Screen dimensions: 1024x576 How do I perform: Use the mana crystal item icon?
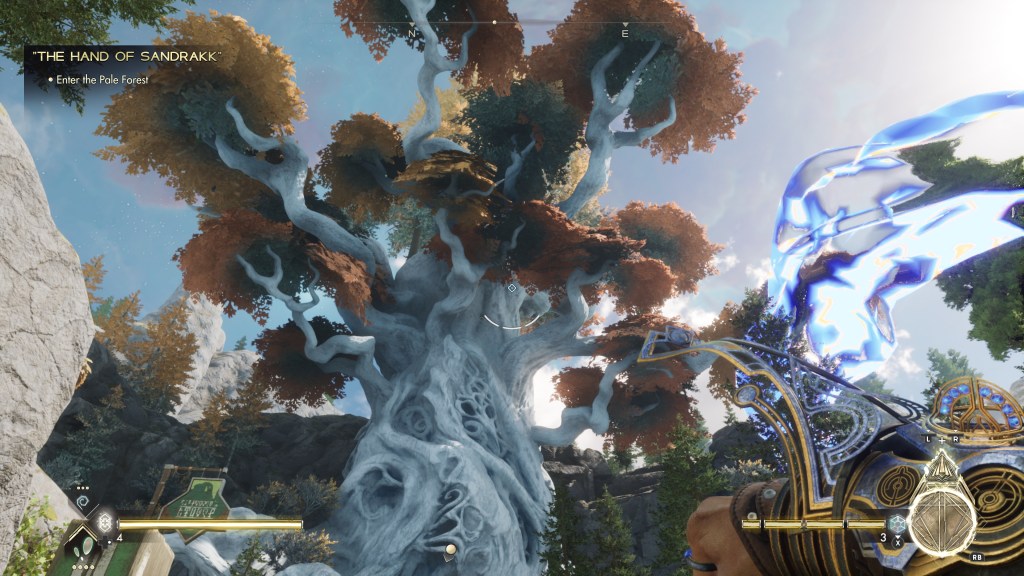(x=897, y=522)
